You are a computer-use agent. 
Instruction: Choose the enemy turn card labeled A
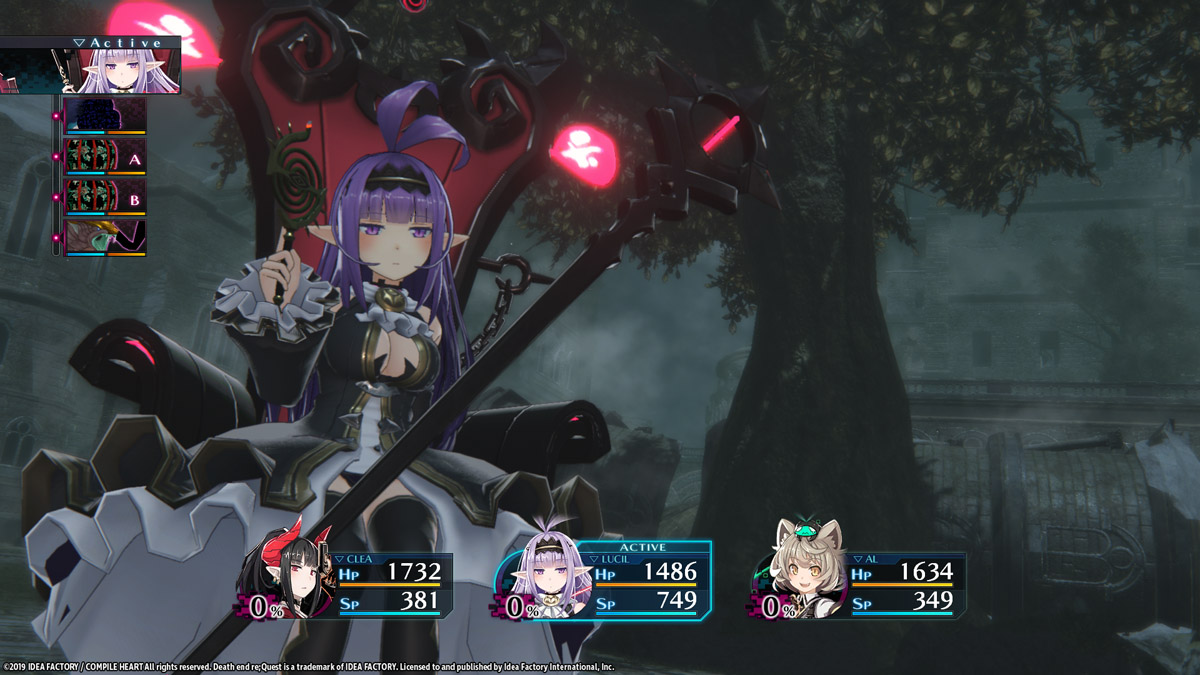click(105, 156)
